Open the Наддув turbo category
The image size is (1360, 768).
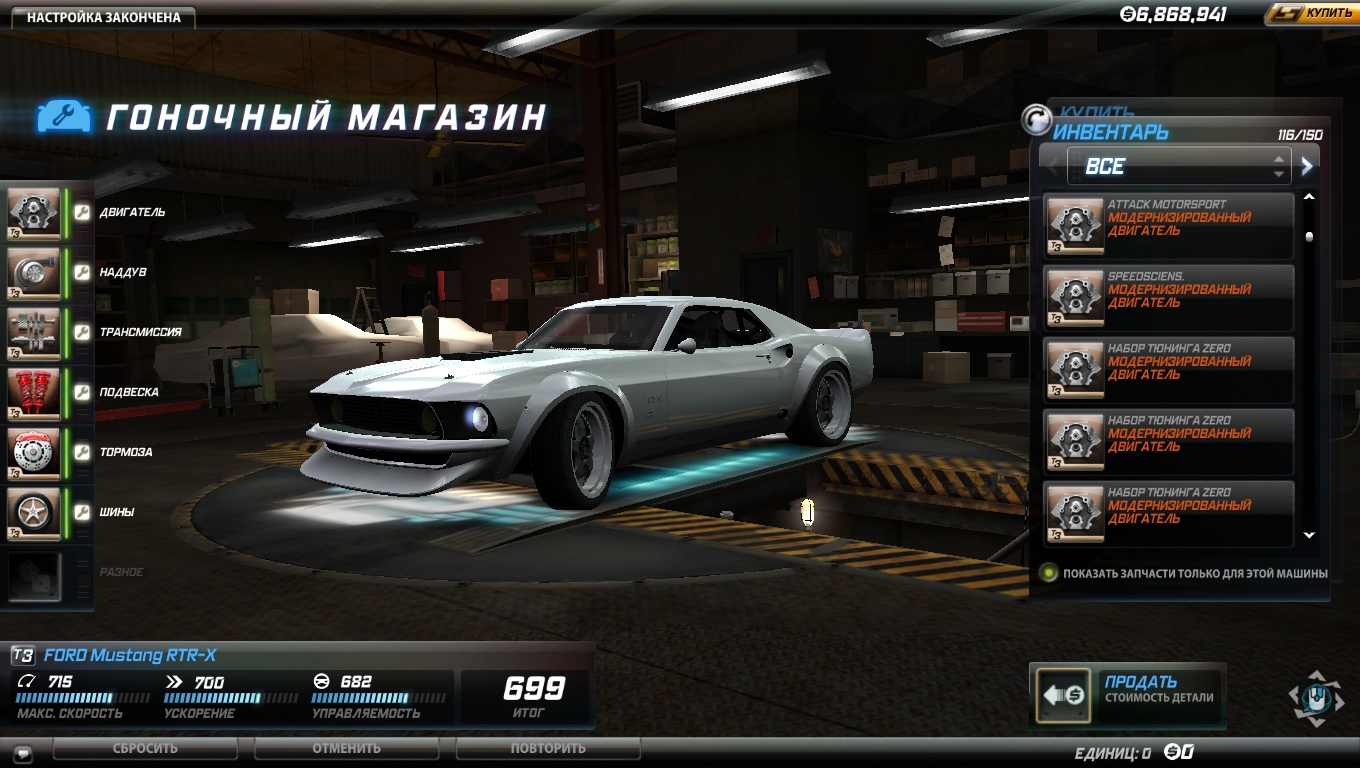click(x=36, y=272)
